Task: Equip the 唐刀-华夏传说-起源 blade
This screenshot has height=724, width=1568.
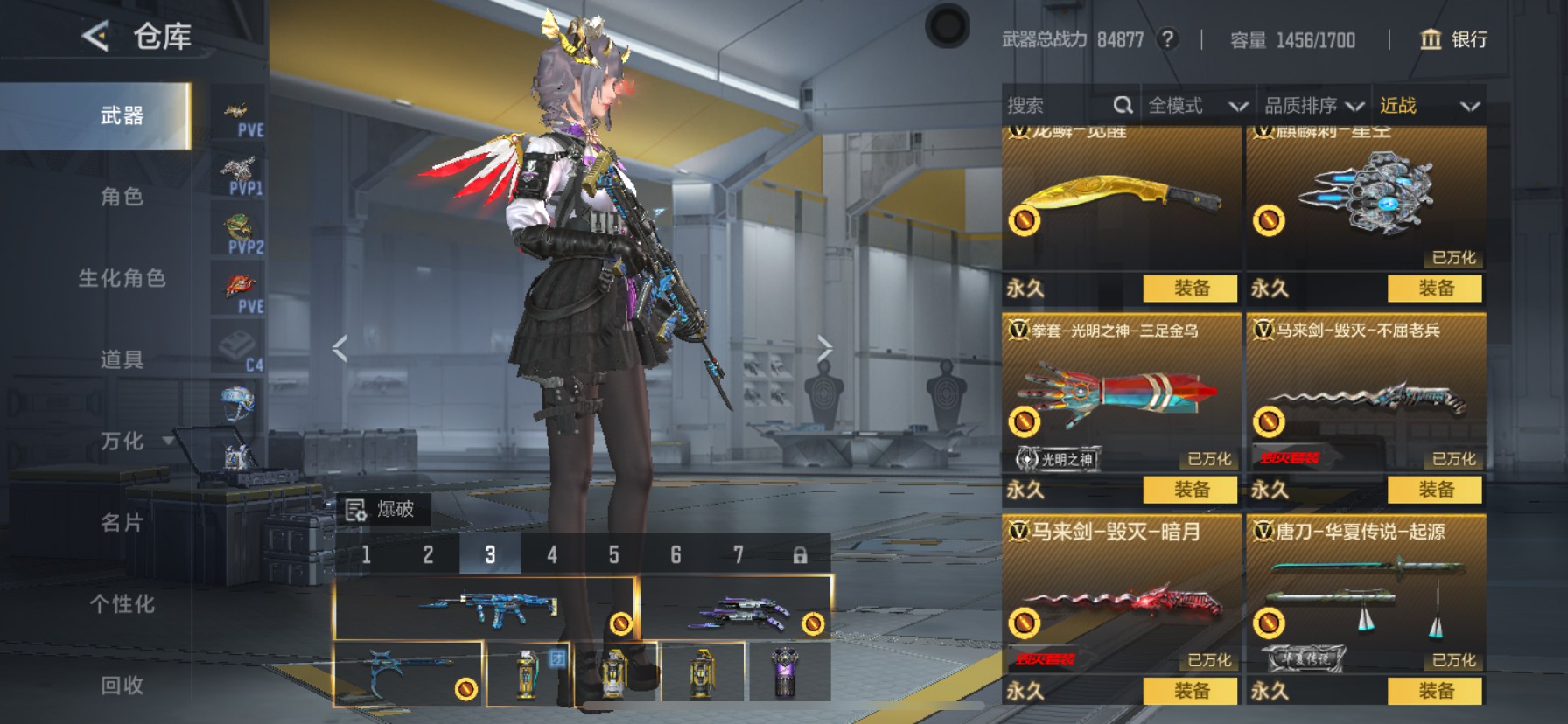Action: pos(1435,691)
